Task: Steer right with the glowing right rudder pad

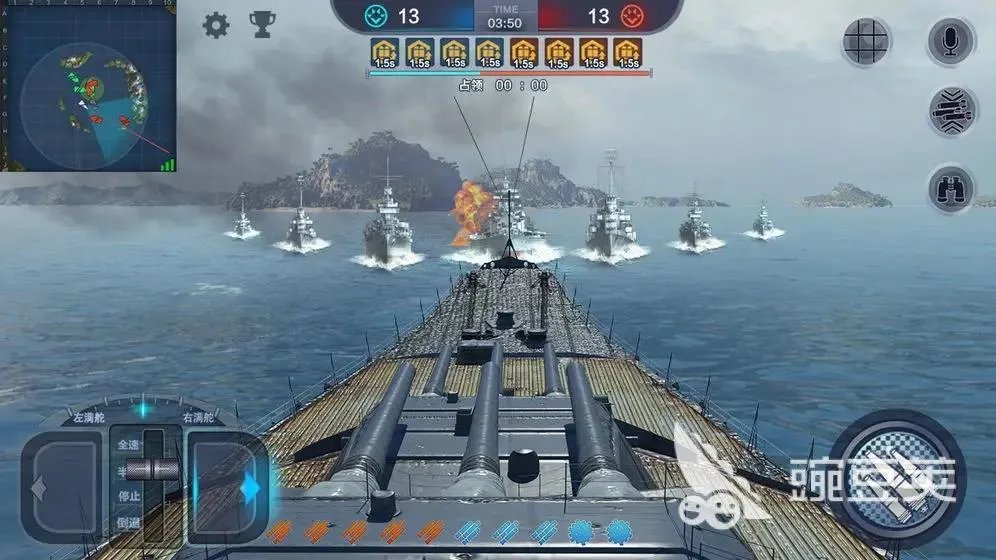Action: click(228, 487)
